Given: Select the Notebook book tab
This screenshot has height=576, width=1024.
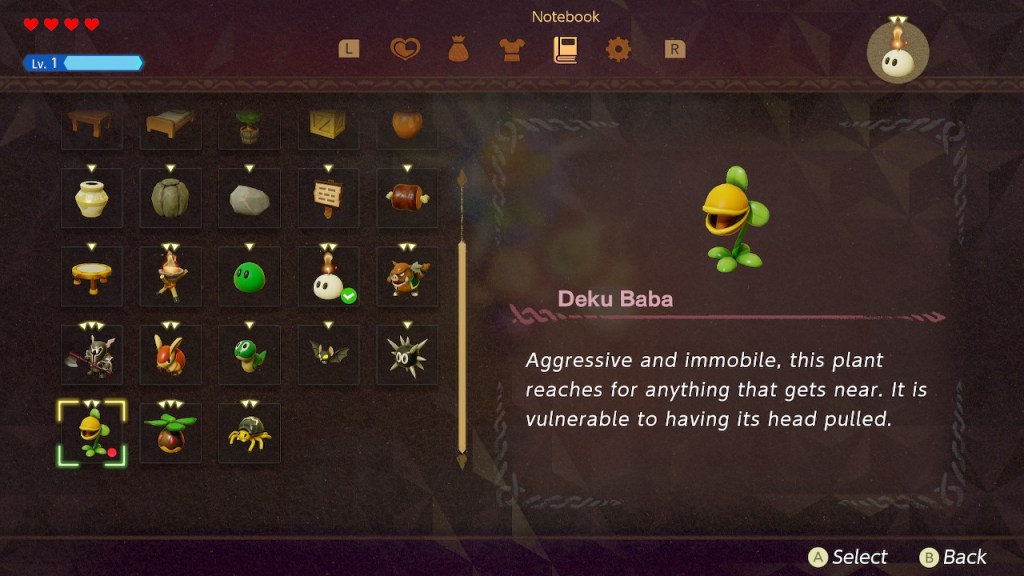Looking at the screenshot, I should pyautogui.click(x=565, y=49).
